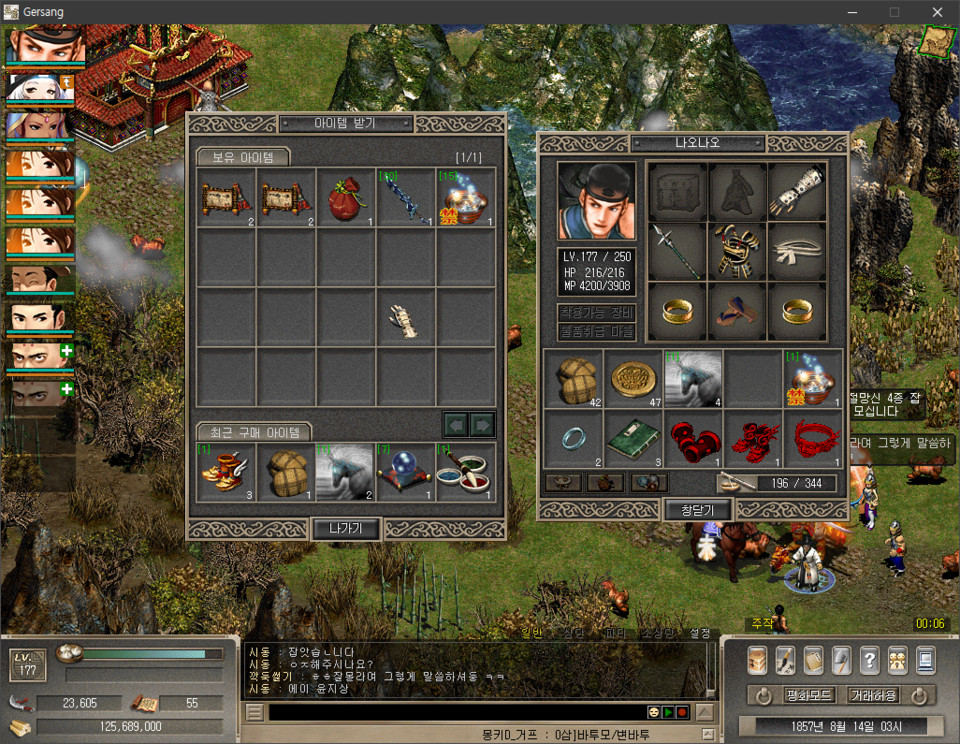Select the red pouch item slot

[x=345, y=197]
